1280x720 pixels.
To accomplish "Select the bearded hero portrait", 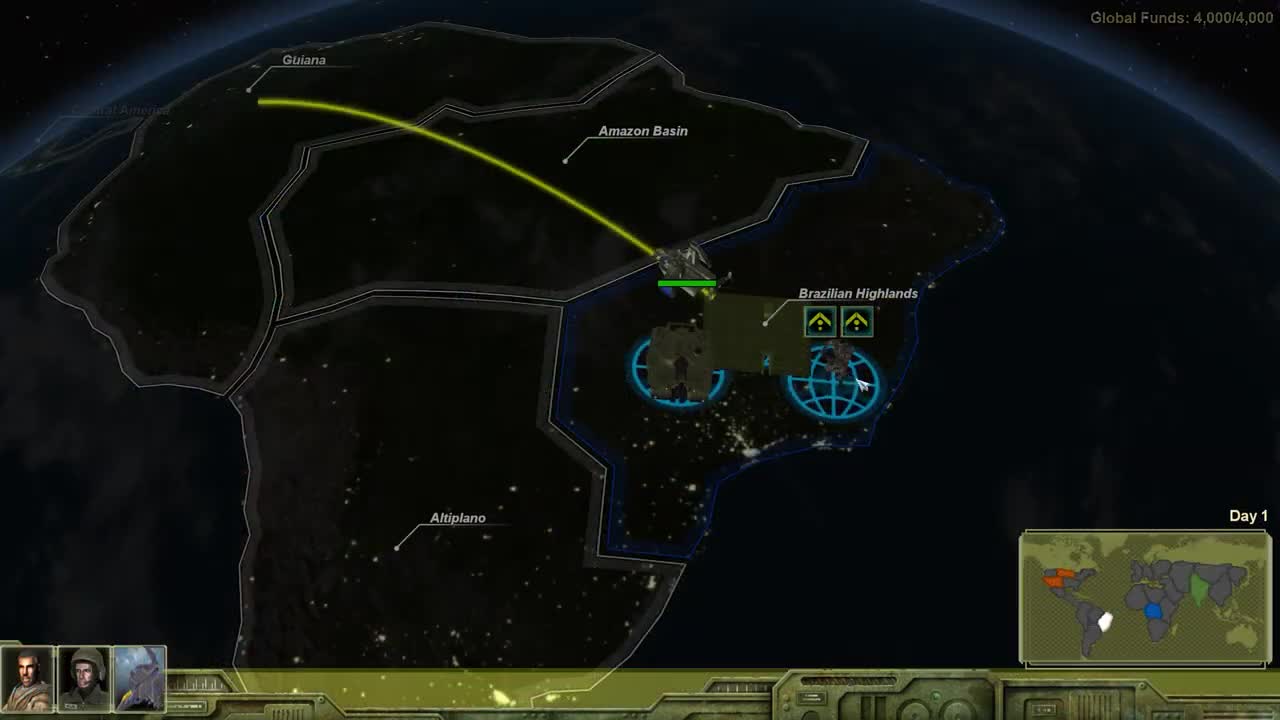I will tap(28, 679).
